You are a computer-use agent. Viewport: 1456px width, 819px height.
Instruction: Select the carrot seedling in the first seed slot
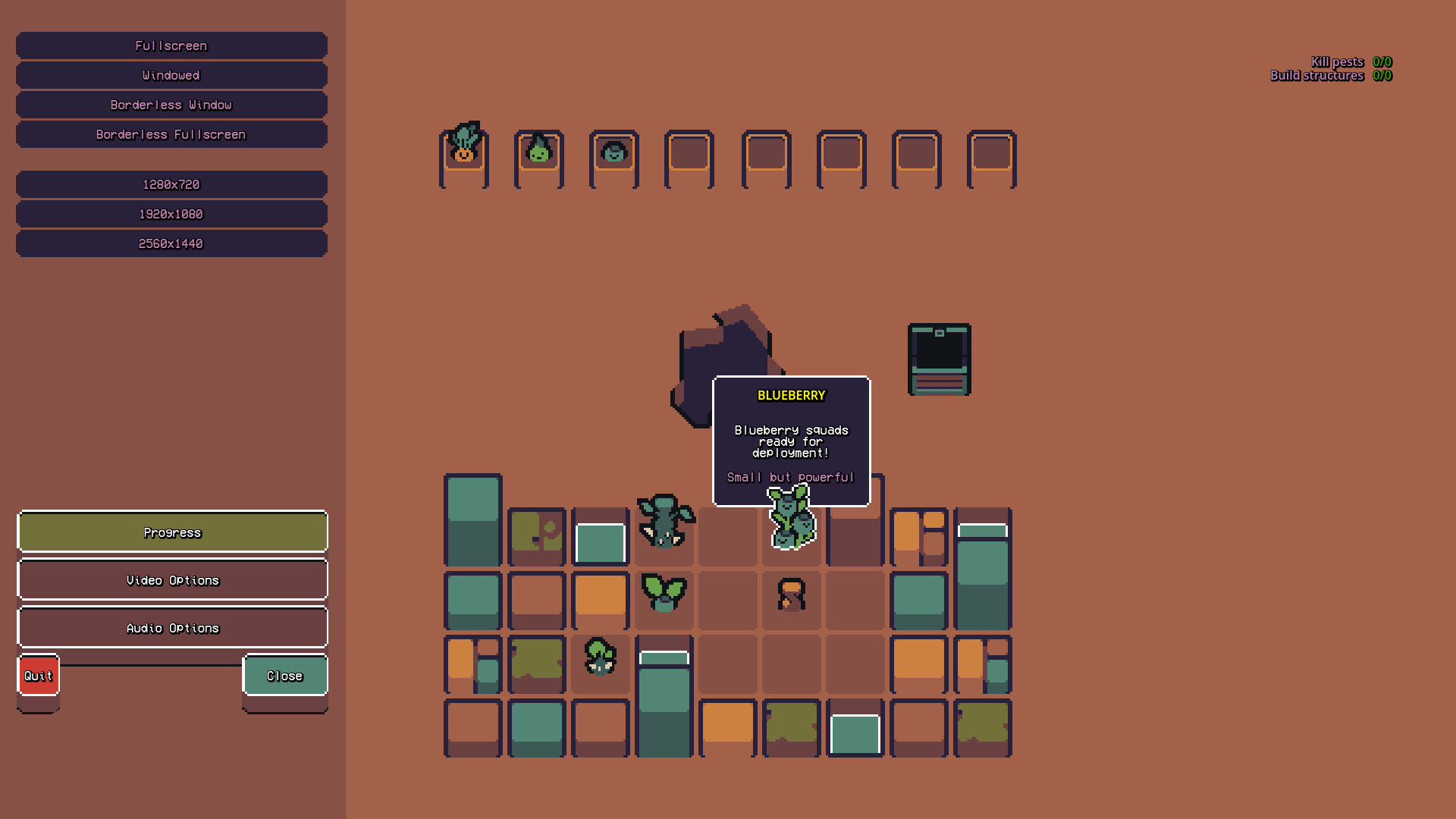coord(464,152)
